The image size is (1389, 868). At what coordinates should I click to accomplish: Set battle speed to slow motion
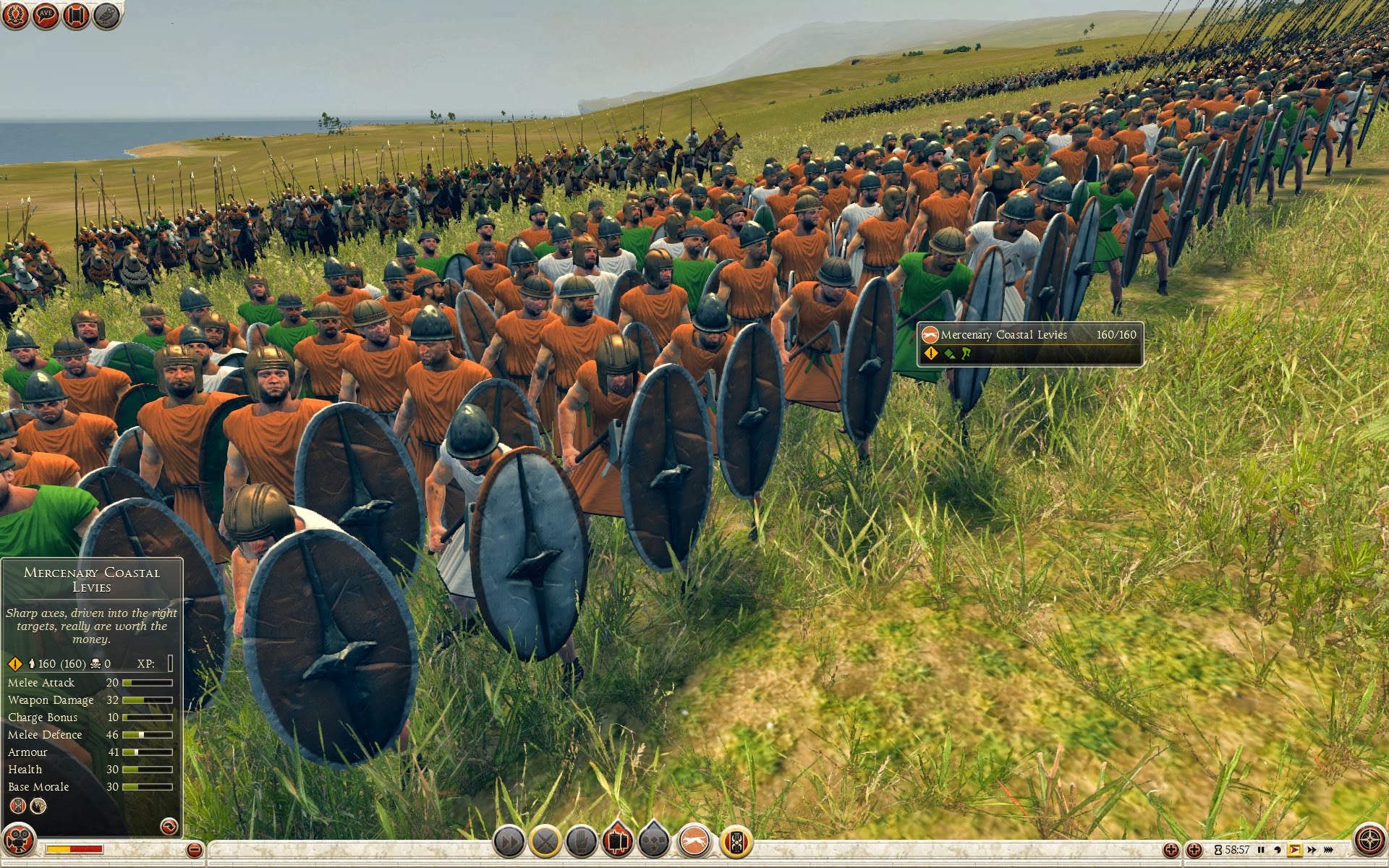(x=1278, y=850)
